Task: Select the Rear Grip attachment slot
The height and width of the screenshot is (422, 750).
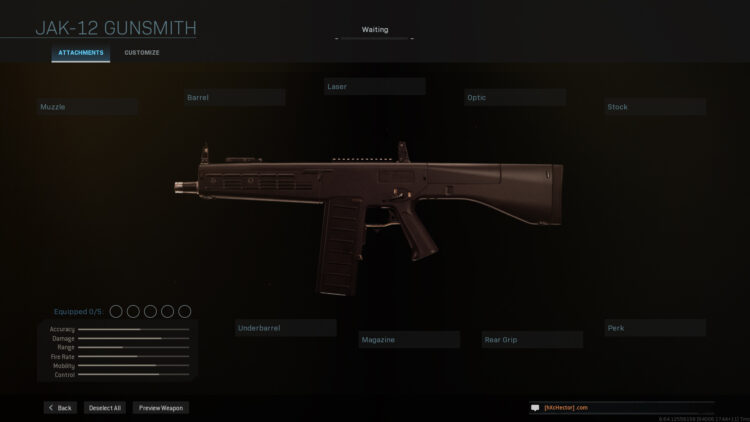Action: (532, 340)
